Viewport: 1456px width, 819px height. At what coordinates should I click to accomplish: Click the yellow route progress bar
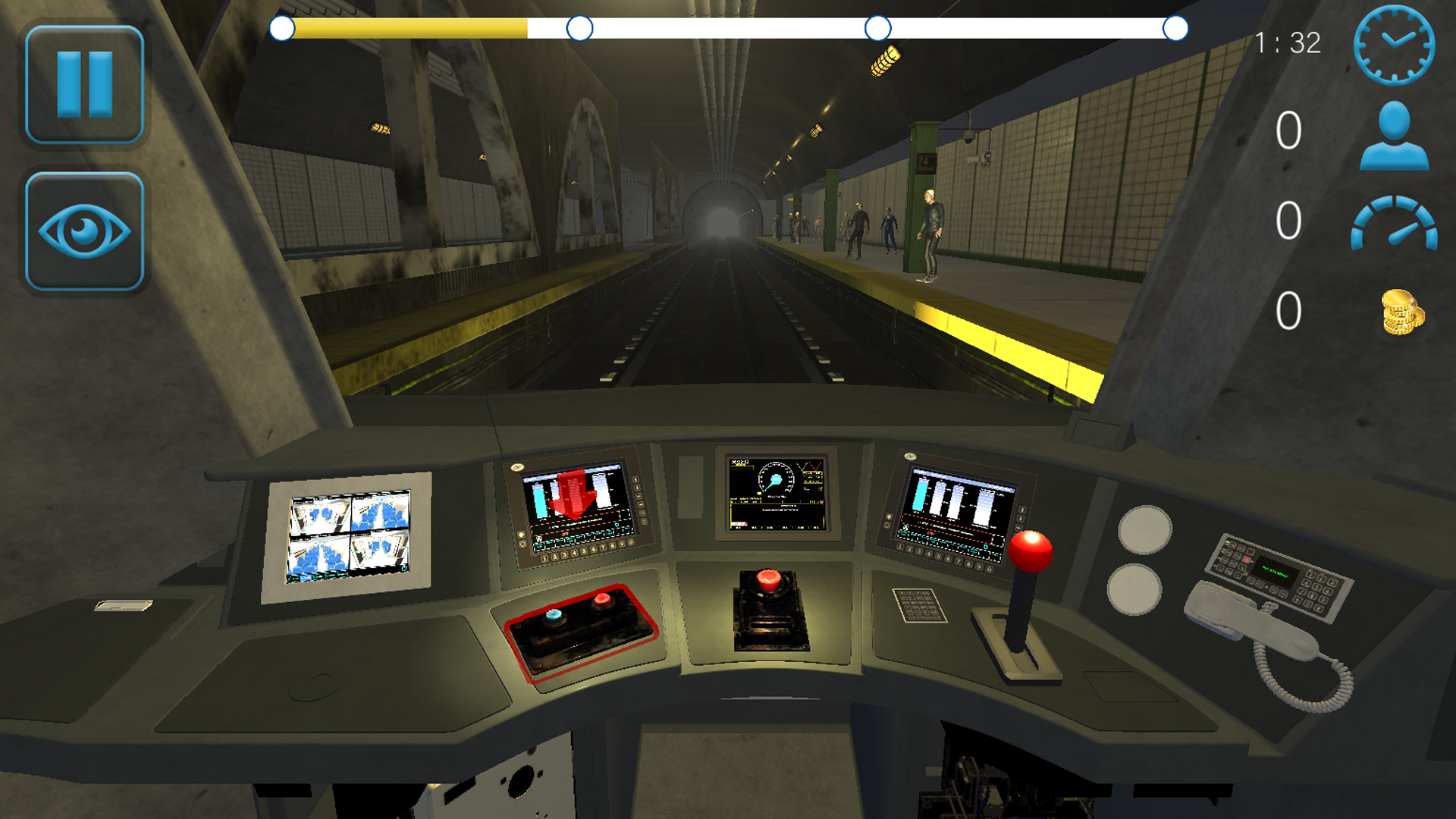coord(402,29)
